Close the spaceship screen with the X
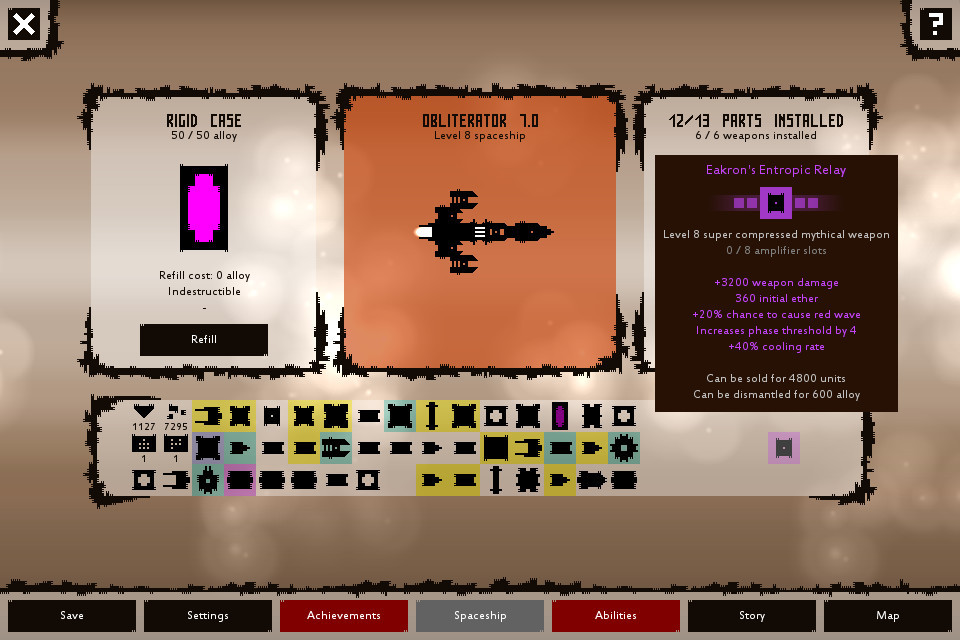960x640 pixels. 24,24
